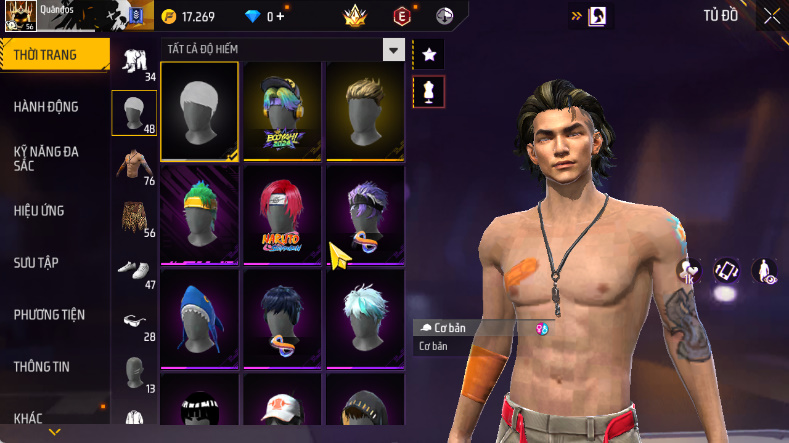Open the Hành Động section
This screenshot has width=789, height=443.
[x=47, y=107]
